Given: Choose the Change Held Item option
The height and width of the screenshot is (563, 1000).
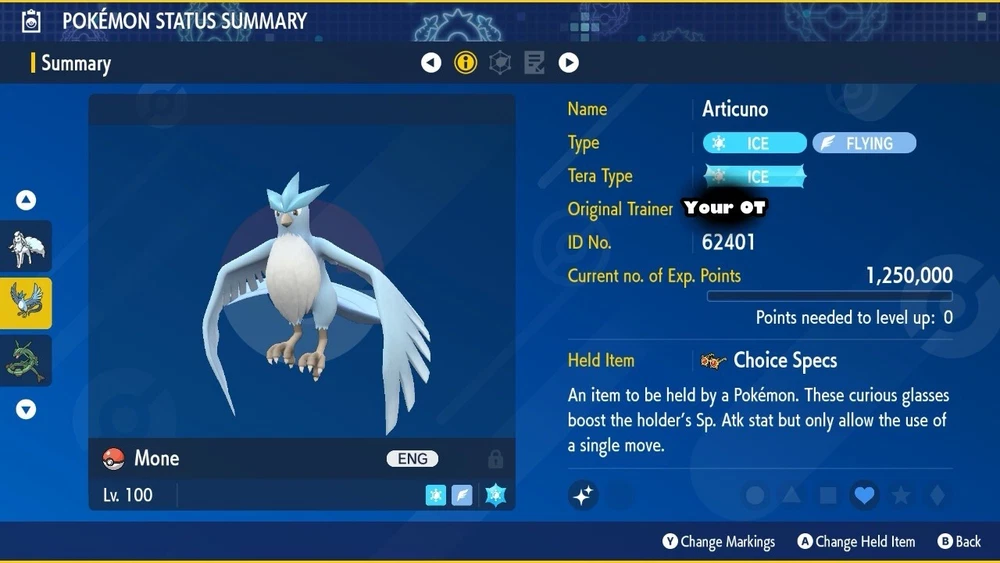Looking at the screenshot, I should click(856, 541).
